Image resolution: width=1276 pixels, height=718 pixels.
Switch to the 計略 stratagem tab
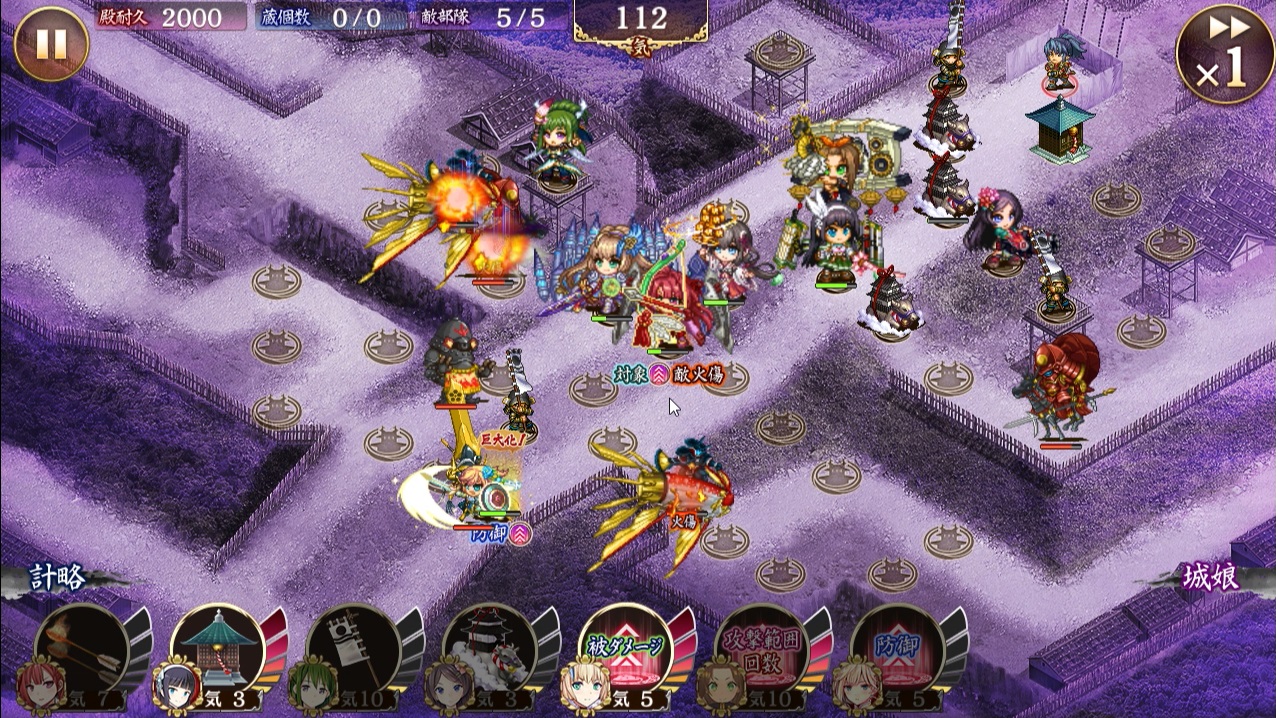pyautogui.click(x=58, y=579)
